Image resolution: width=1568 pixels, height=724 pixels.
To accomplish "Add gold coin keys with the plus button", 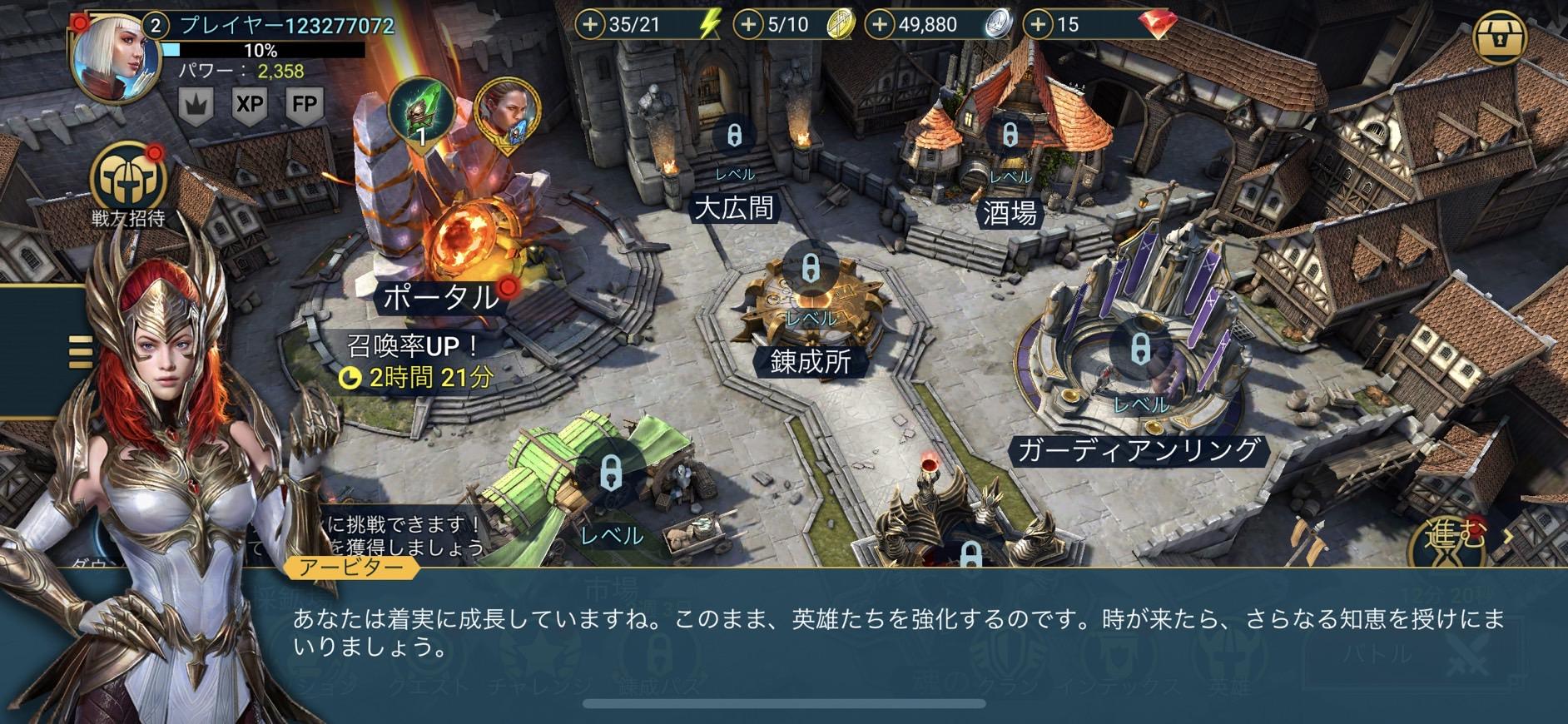I will click(748, 25).
